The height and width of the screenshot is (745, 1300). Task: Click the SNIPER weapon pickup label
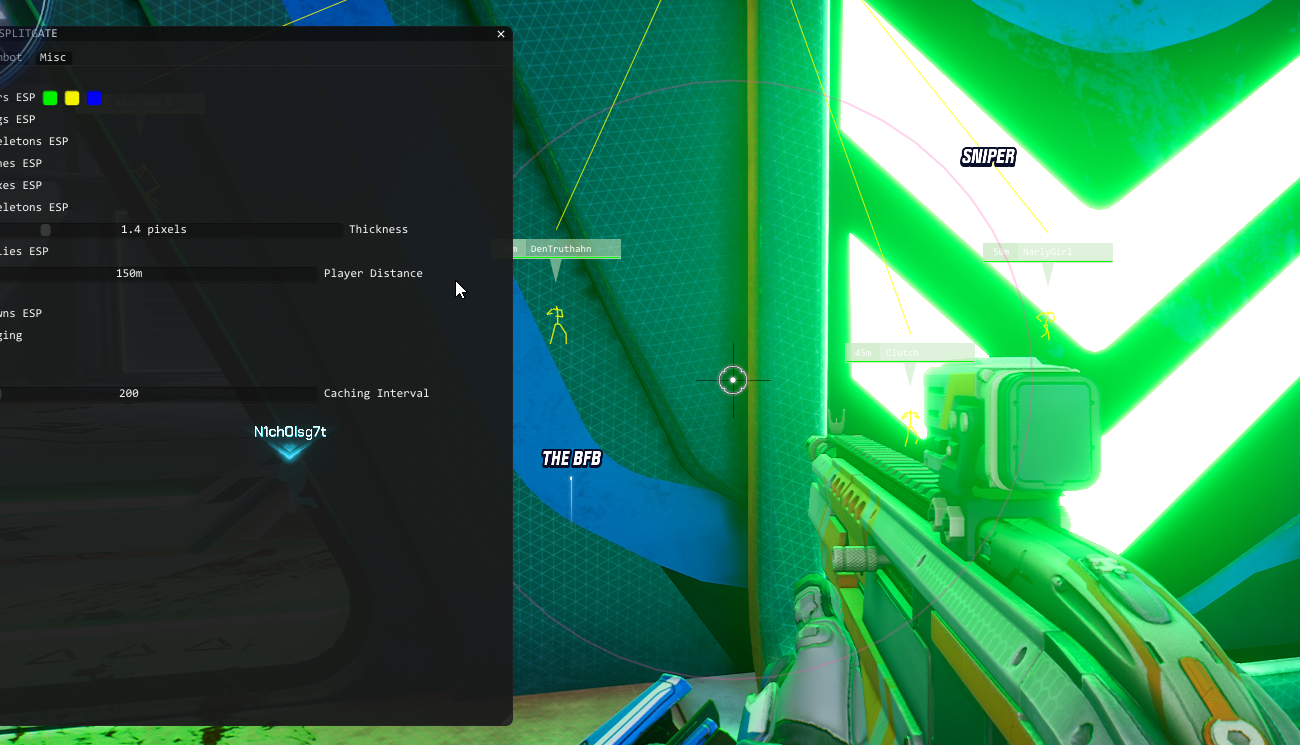[x=988, y=156]
